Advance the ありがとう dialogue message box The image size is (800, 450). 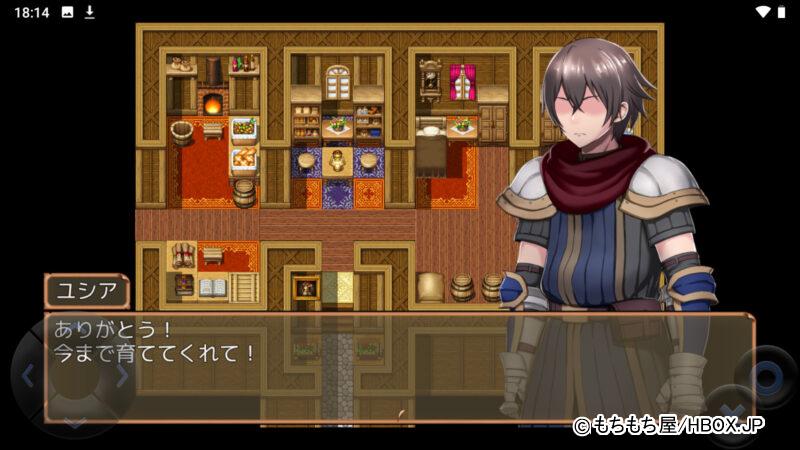tap(398, 366)
